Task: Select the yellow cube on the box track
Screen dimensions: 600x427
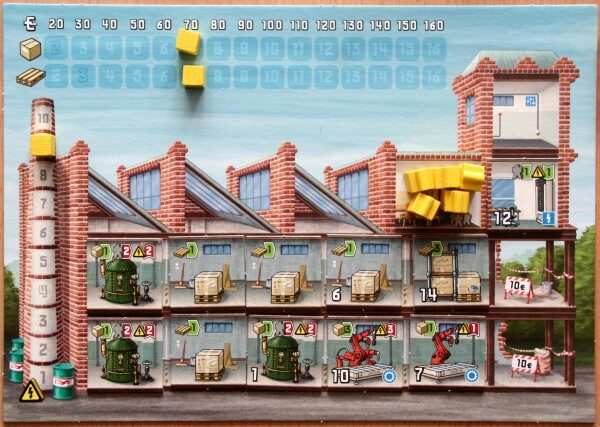Action: 188,41
